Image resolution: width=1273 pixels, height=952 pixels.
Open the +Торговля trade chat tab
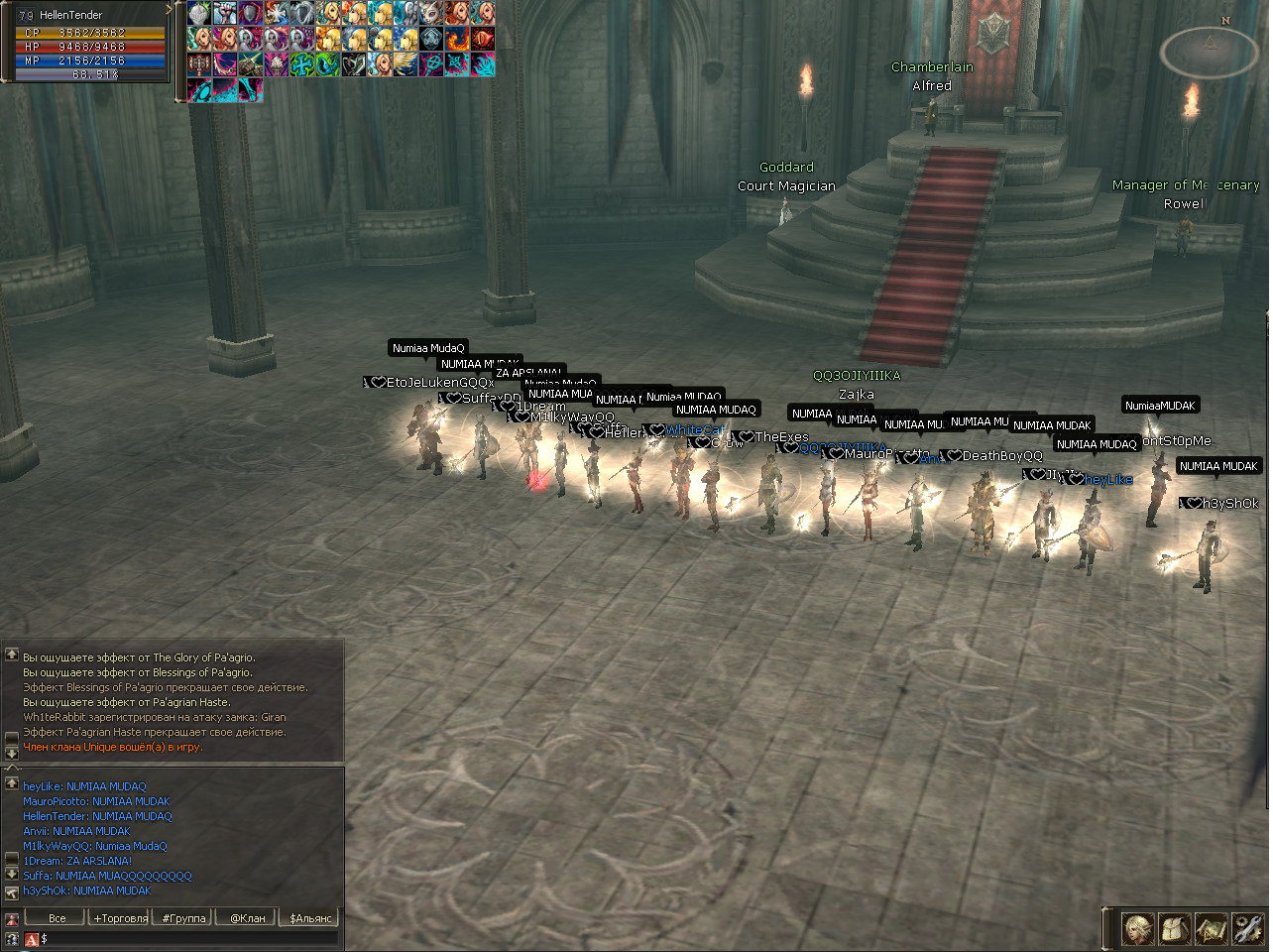[x=121, y=918]
